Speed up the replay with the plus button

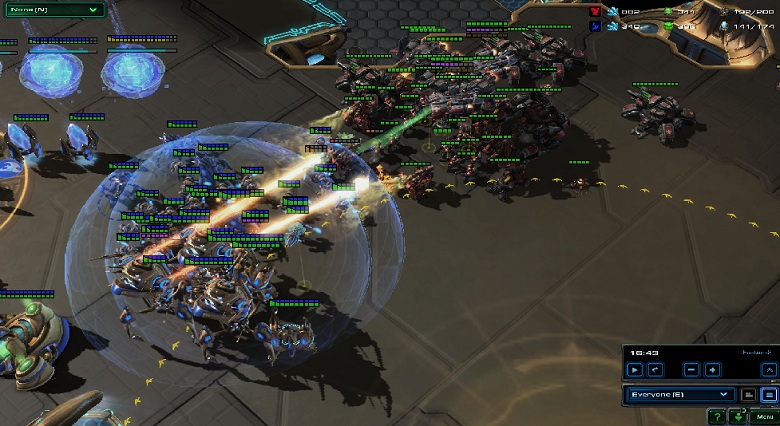pyautogui.click(x=712, y=370)
